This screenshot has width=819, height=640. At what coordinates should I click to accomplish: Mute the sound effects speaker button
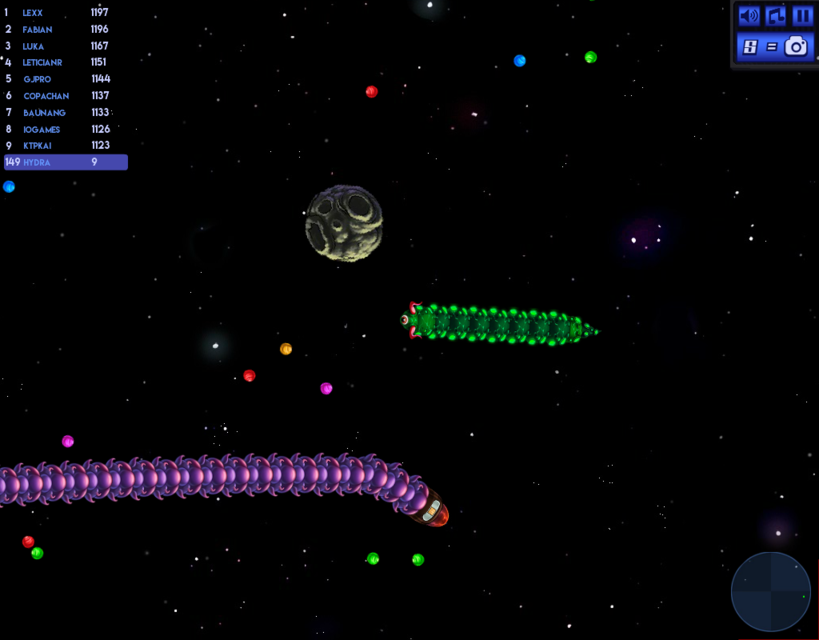coord(748,16)
